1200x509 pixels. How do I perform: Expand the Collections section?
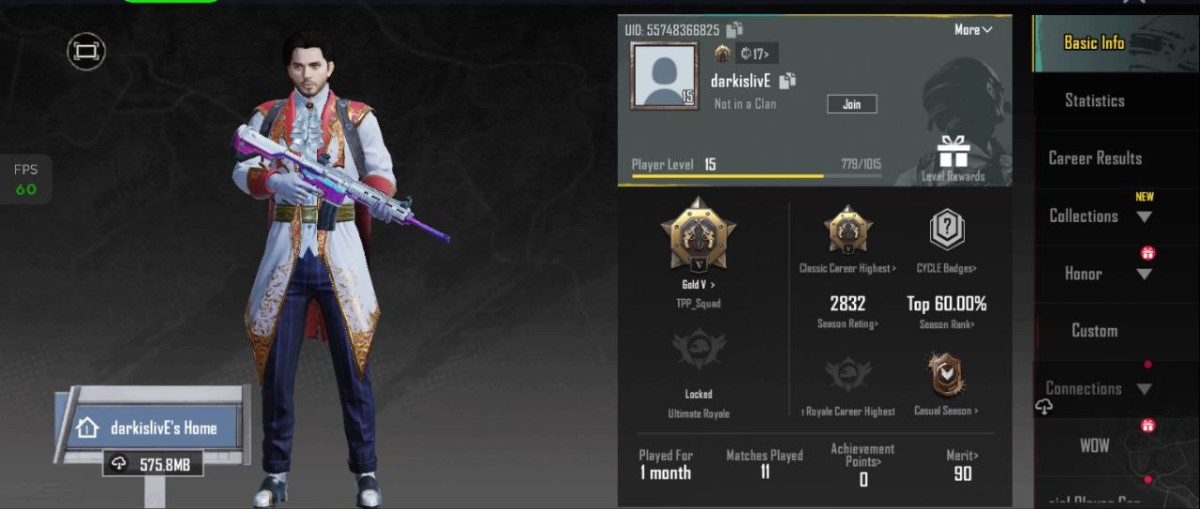coord(1098,216)
